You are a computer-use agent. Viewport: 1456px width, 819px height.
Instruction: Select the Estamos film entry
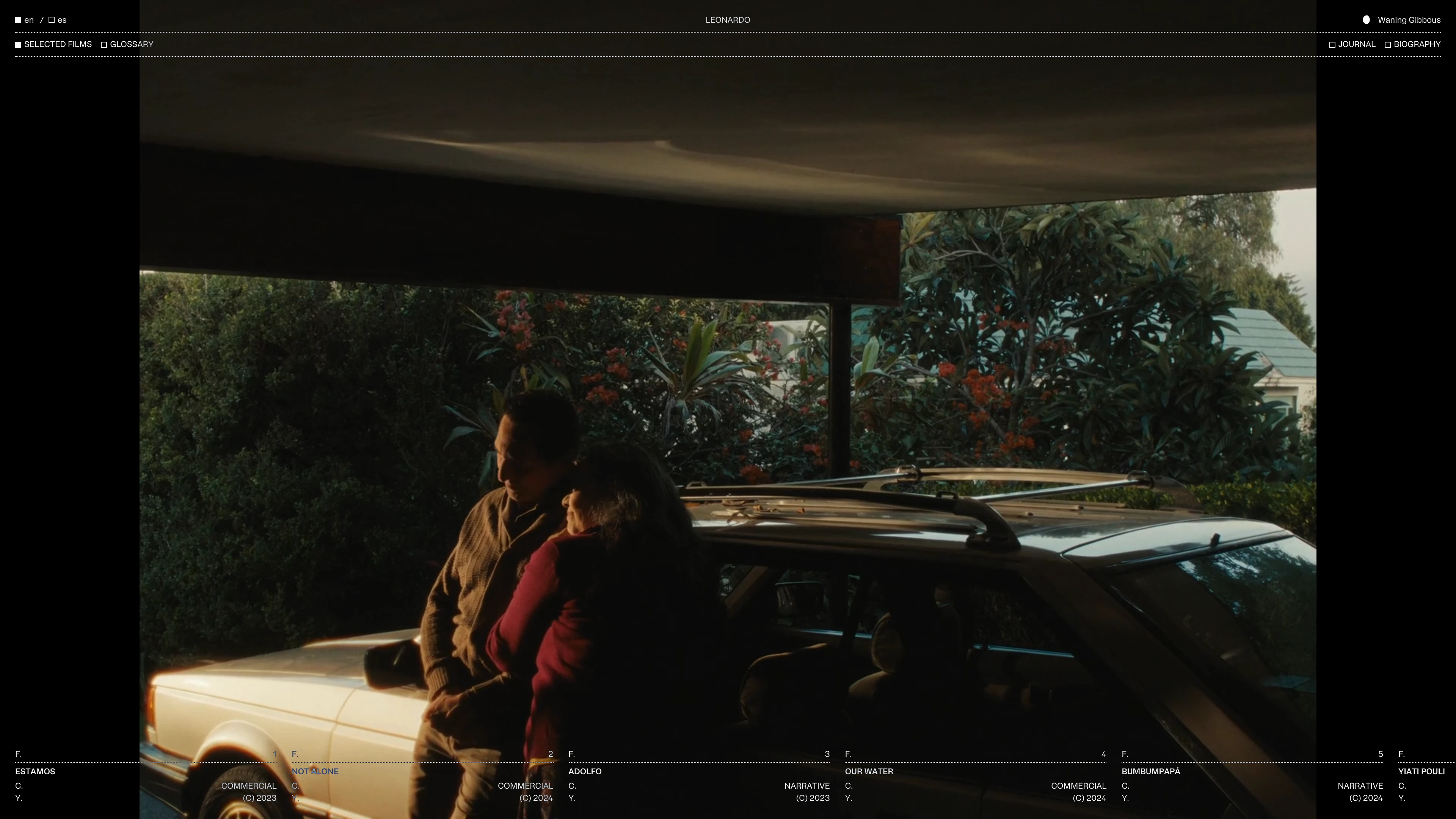pos(35,772)
